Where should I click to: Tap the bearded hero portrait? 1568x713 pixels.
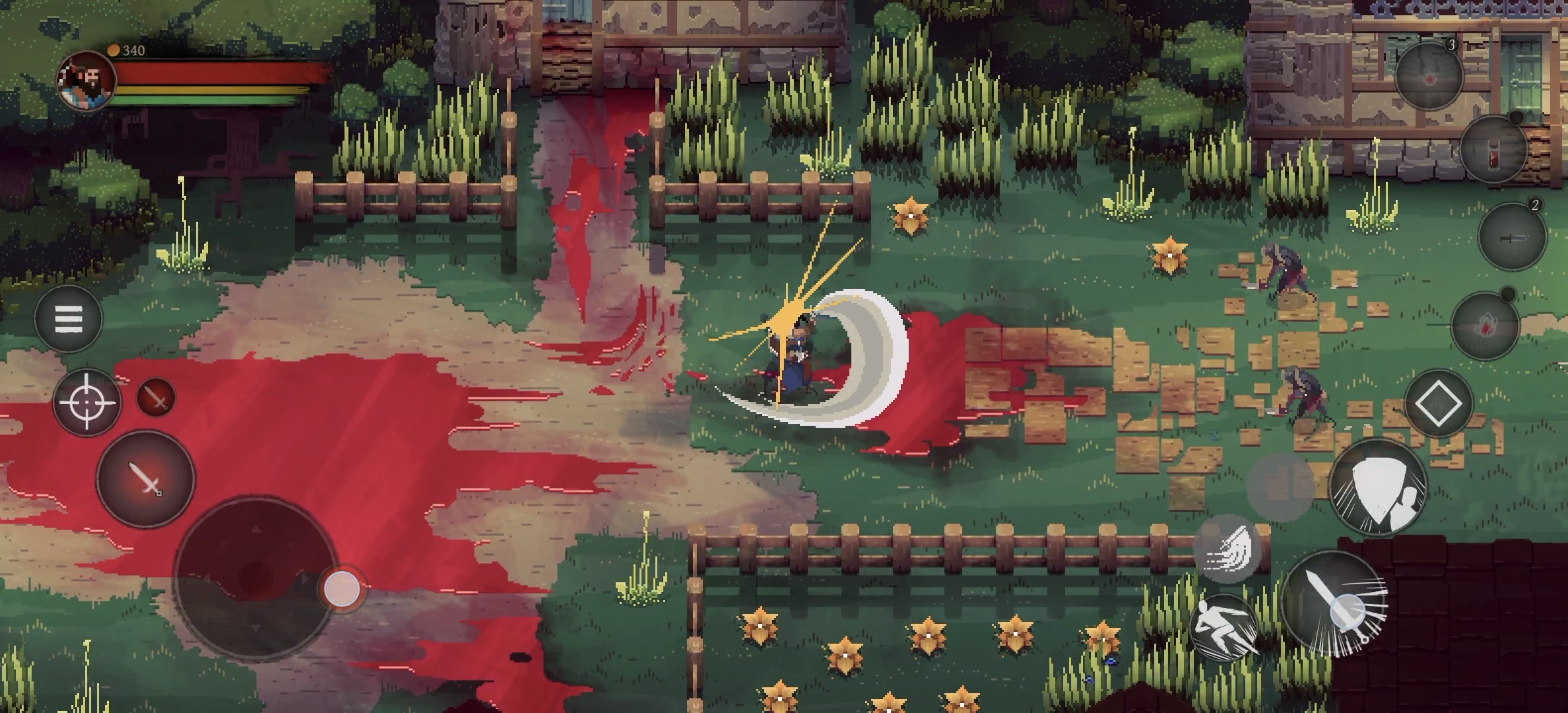click(x=87, y=81)
